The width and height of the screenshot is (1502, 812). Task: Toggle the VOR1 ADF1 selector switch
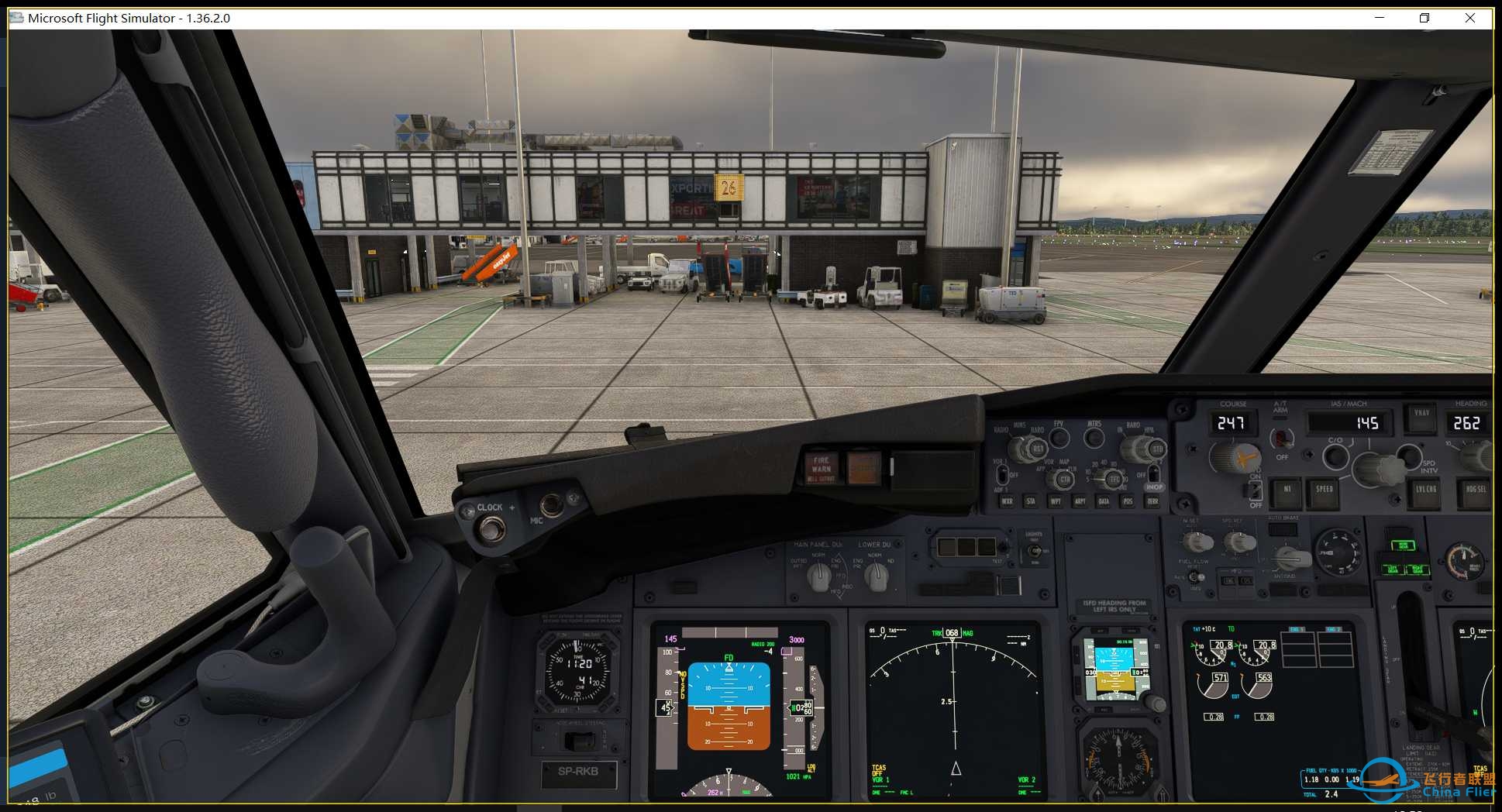(1003, 474)
